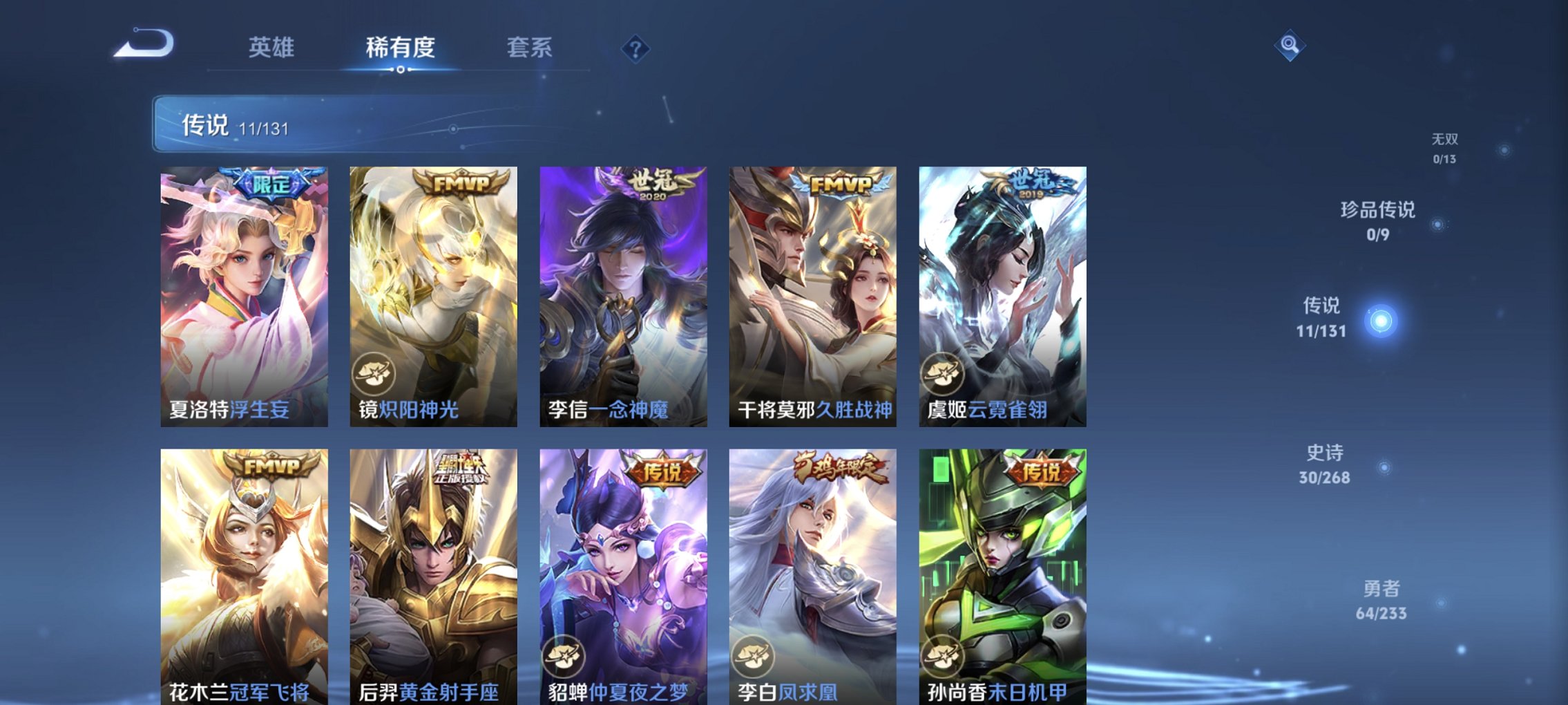Click the planet emblem on 虞姬 skin card
The image size is (1568, 705).
(x=944, y=374)
